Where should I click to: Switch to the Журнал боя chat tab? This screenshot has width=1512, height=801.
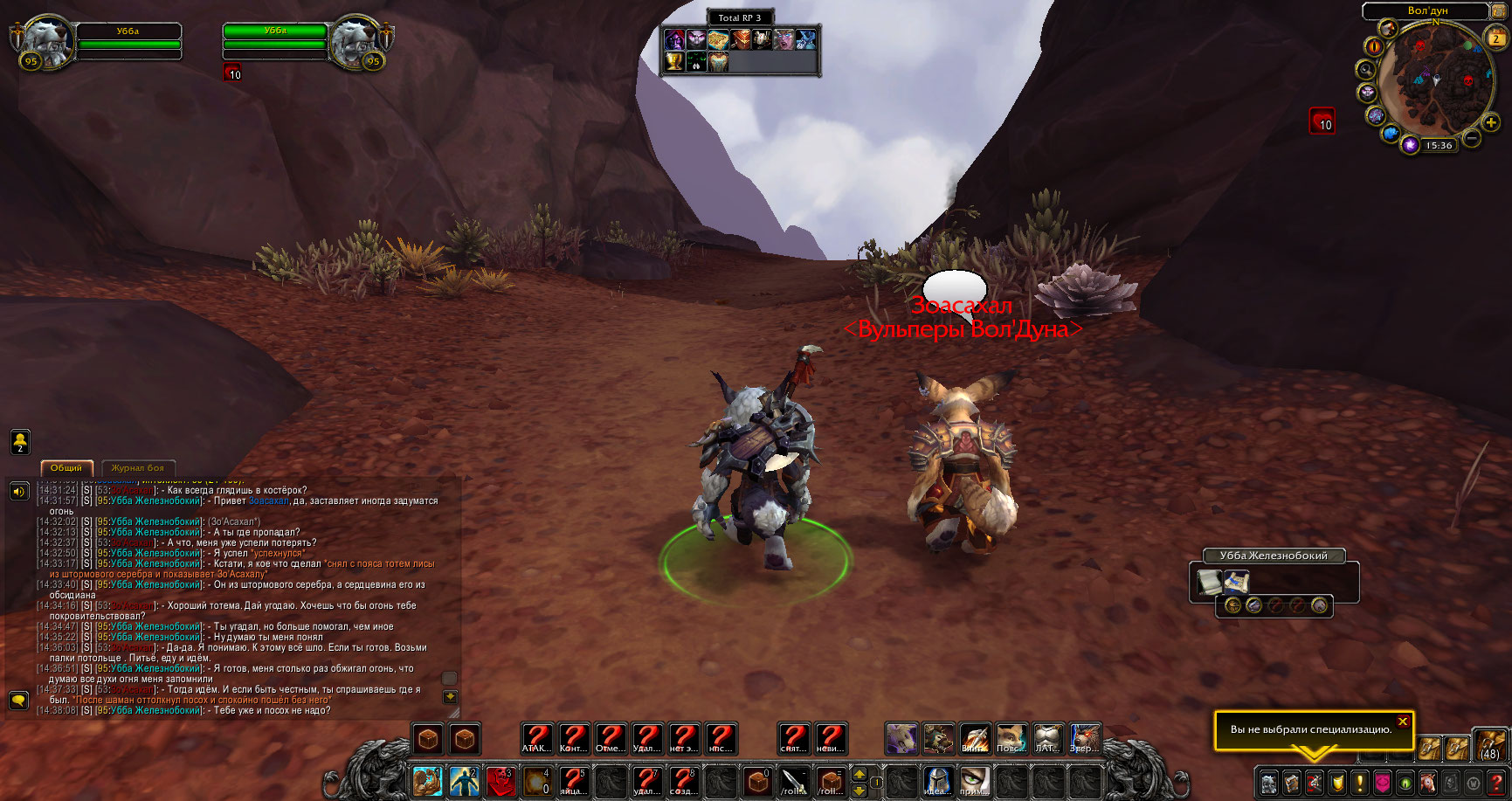tap(138, 468)
